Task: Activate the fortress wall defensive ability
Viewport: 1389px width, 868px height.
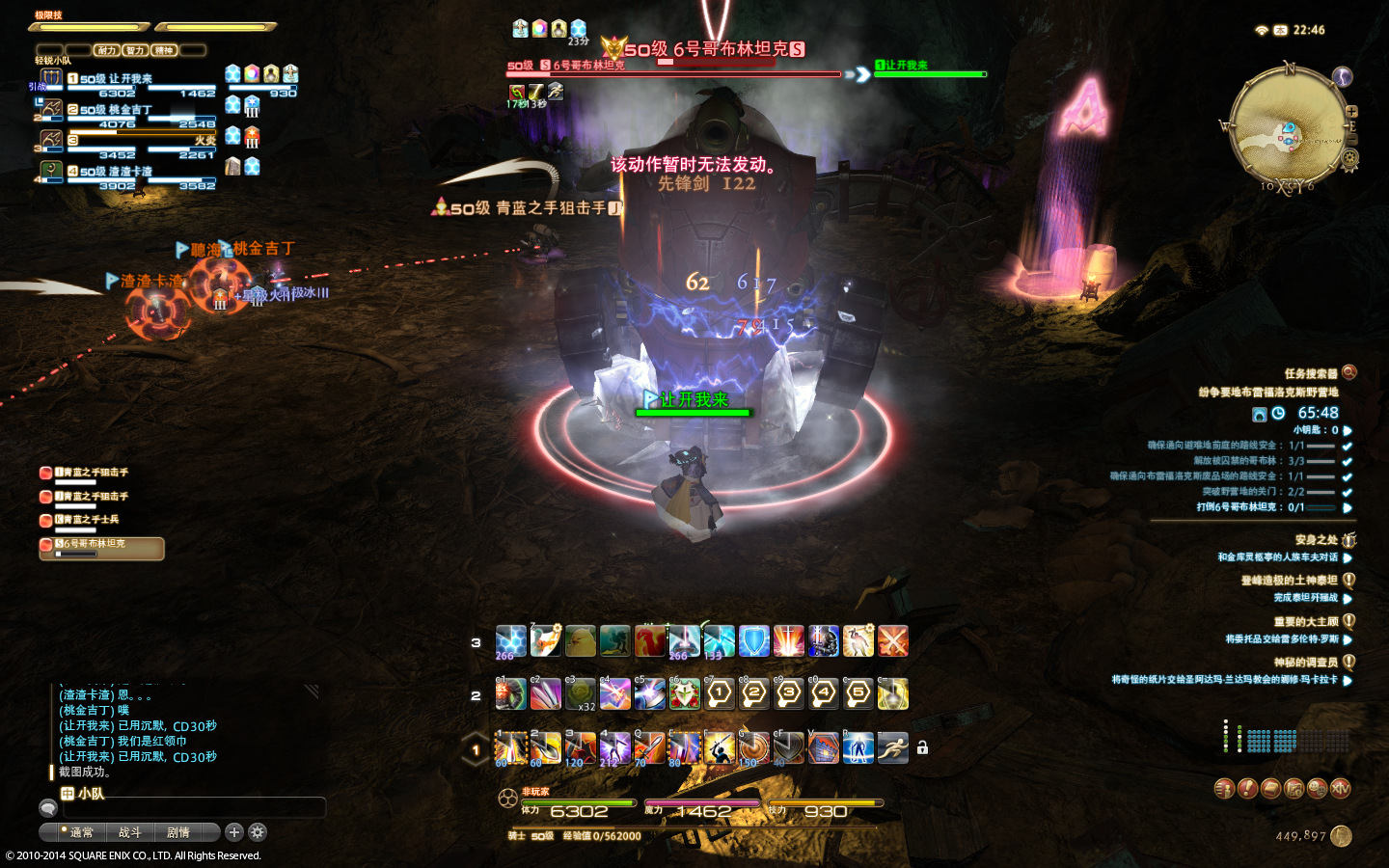Action: coord(823,747)
